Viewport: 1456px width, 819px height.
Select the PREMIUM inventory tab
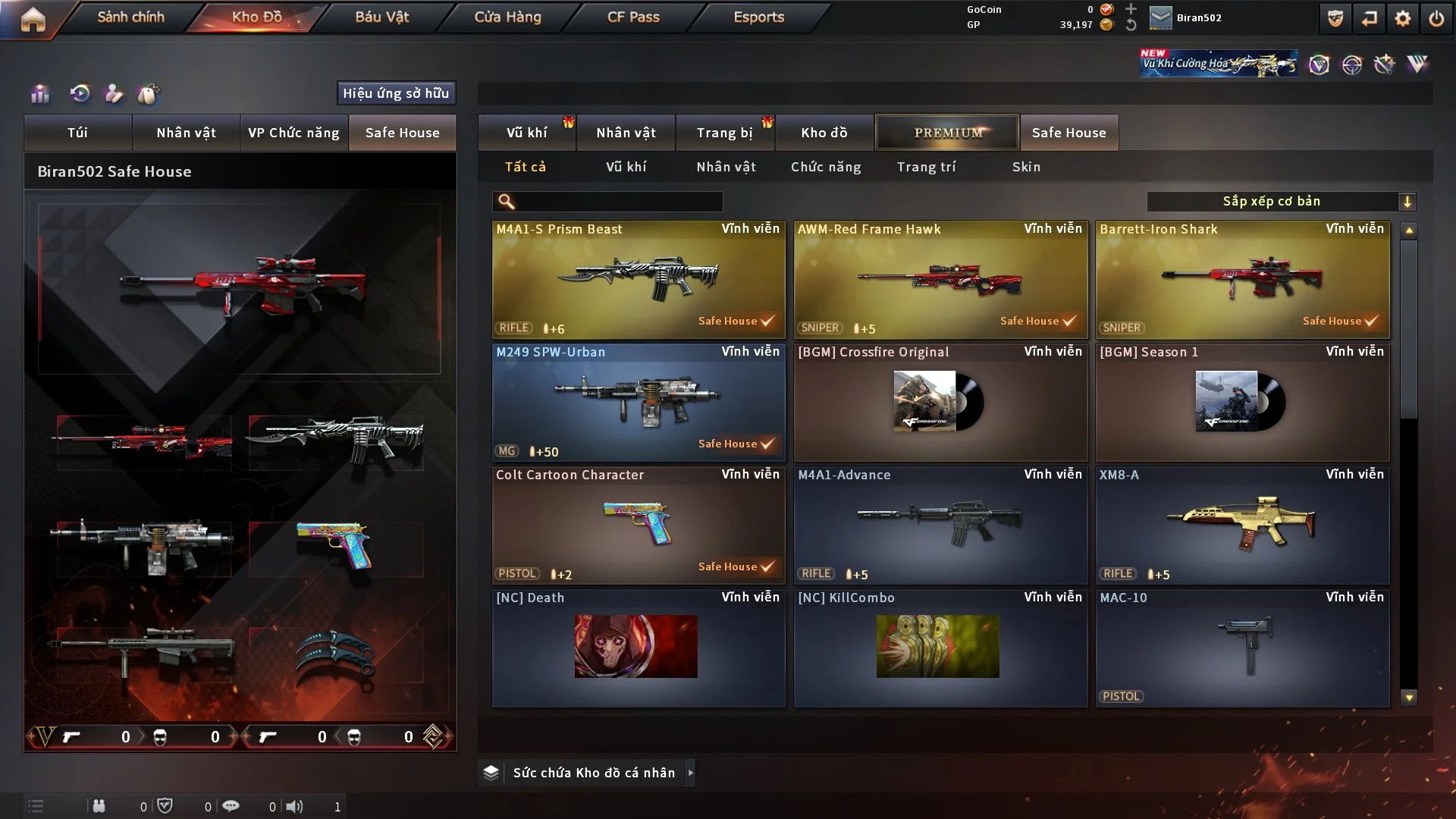[x=947, y=133]
